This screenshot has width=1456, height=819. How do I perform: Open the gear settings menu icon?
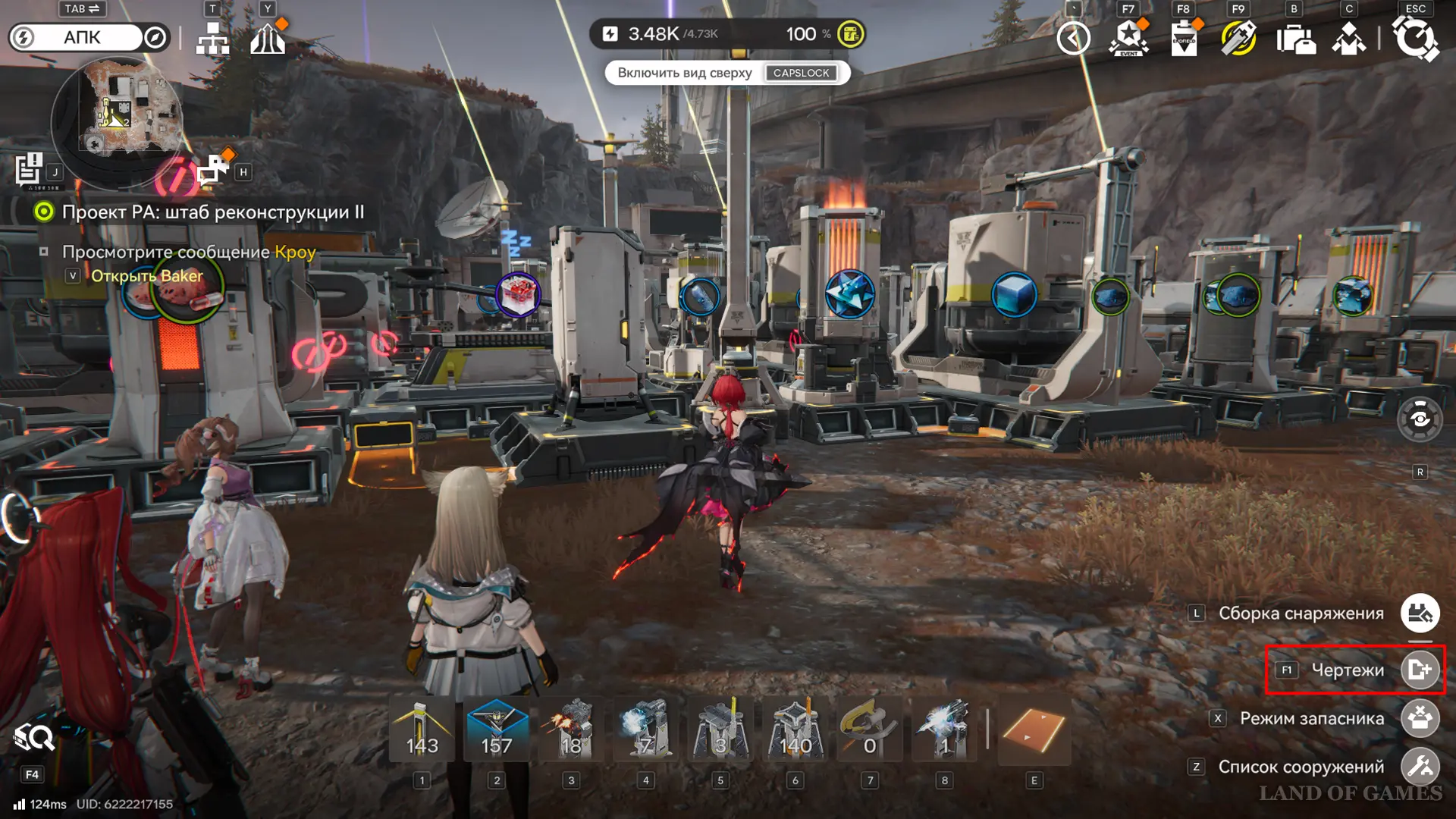click(x=1415, y=38)
